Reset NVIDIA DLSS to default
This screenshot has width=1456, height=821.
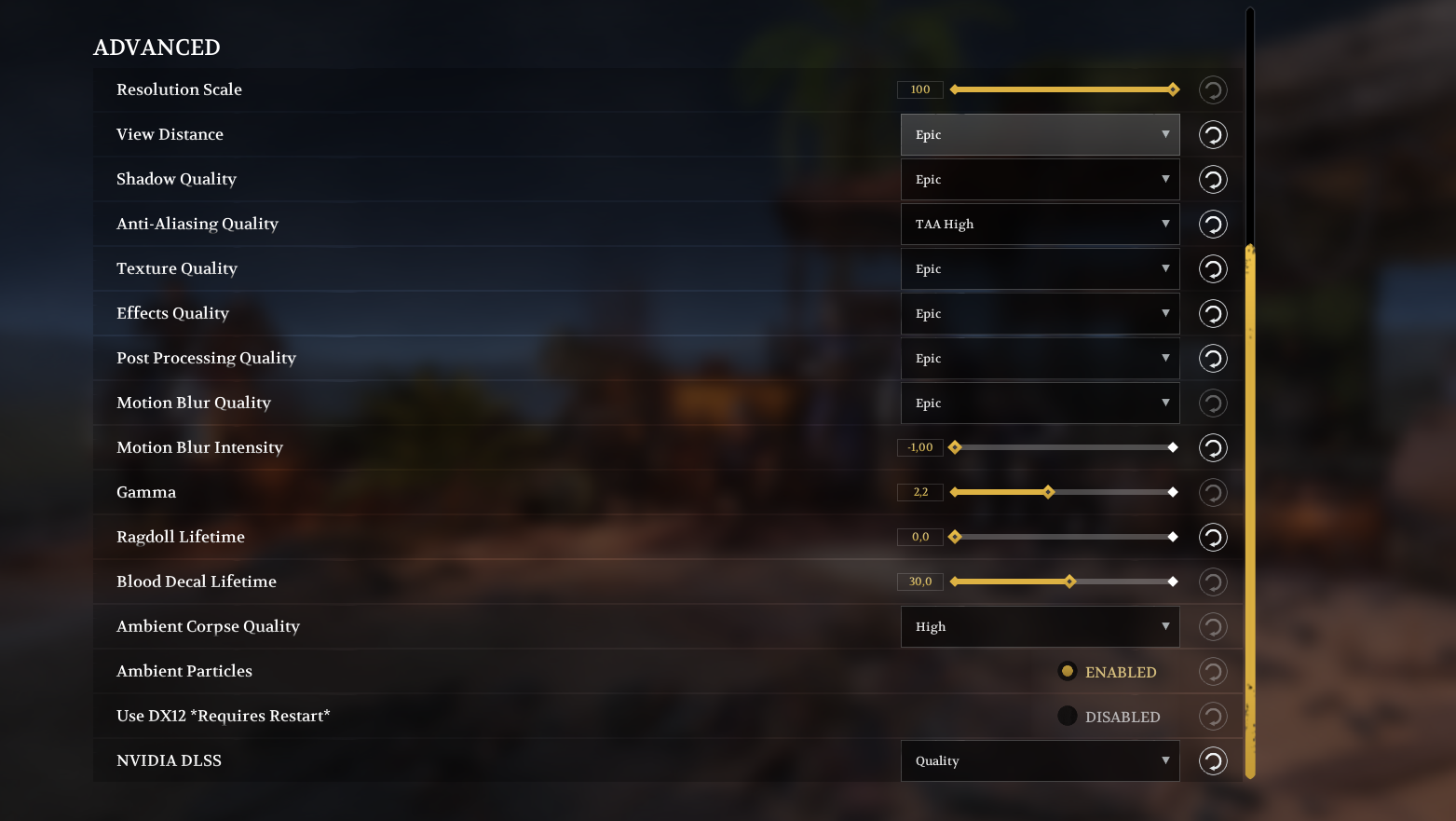[x=1213, y=760]
